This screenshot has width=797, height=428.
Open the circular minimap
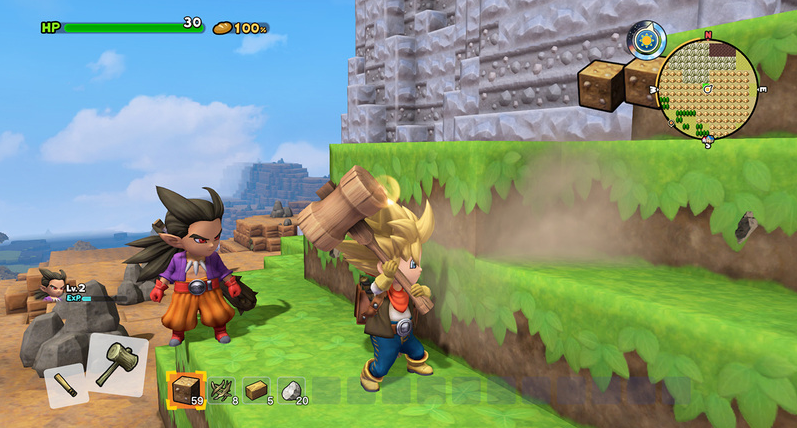[x=707, y=88]
